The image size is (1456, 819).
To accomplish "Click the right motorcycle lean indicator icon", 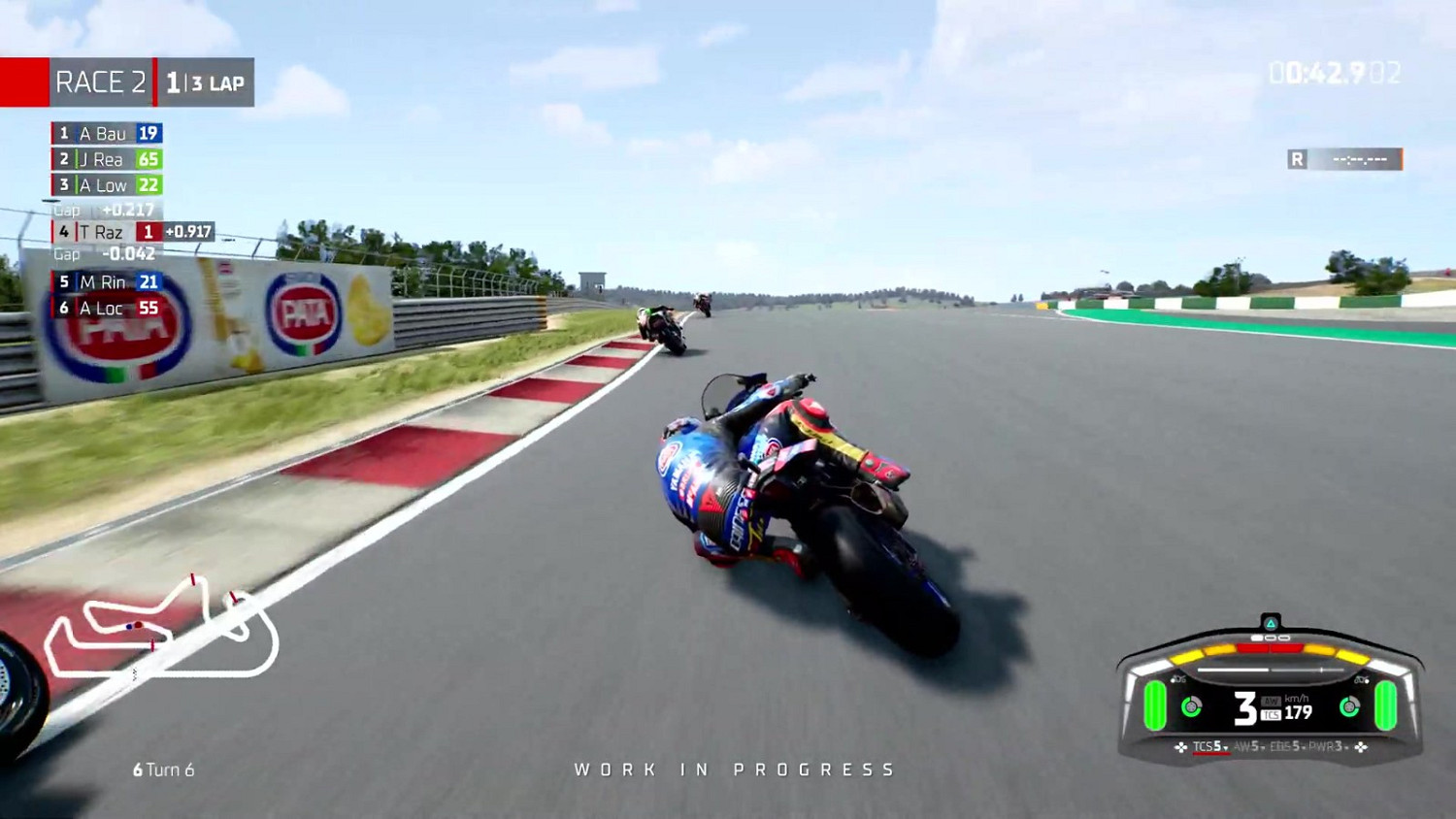I will (x=1362, y=679).
